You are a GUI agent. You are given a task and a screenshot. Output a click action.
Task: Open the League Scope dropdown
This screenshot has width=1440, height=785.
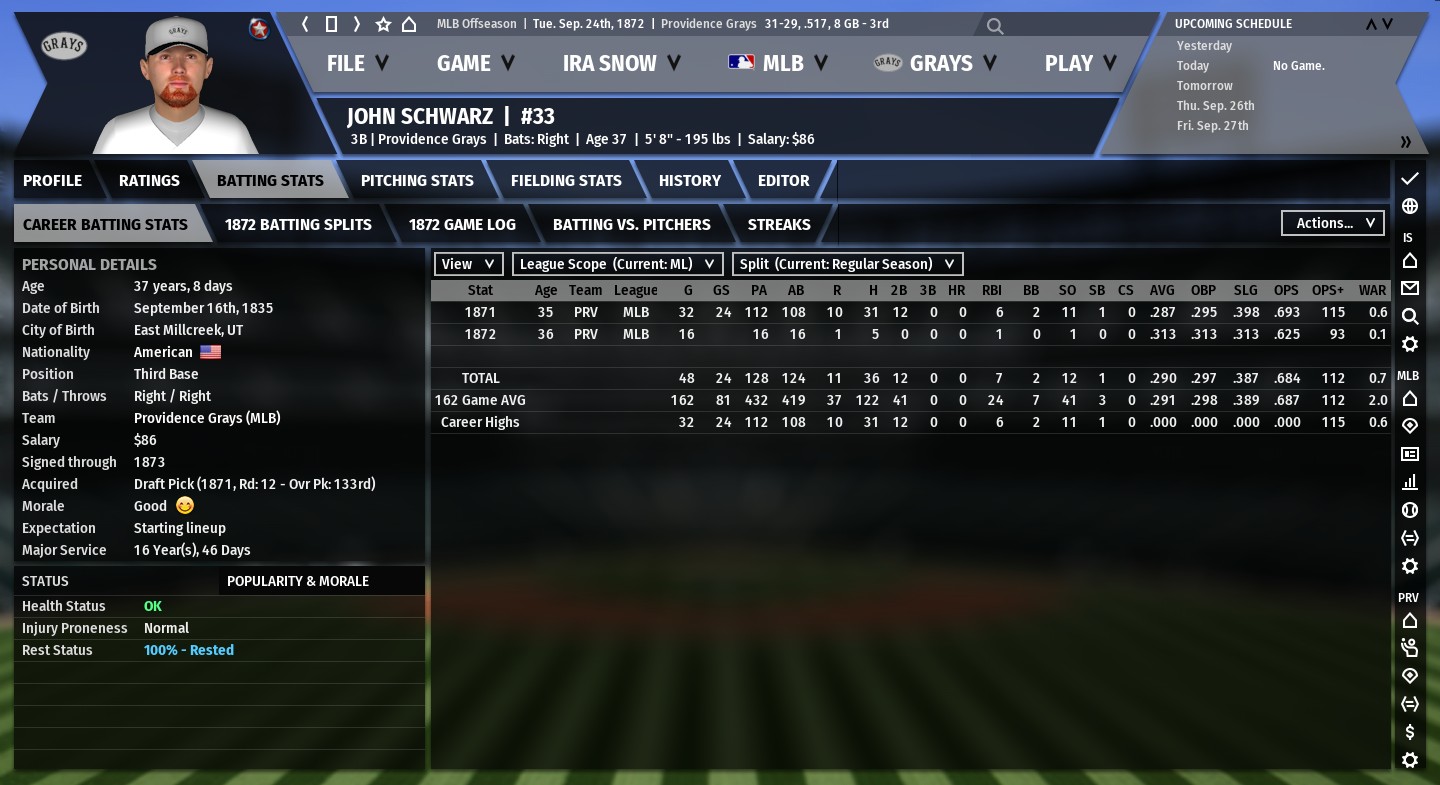pyautogui.click(x=618, y=264)
